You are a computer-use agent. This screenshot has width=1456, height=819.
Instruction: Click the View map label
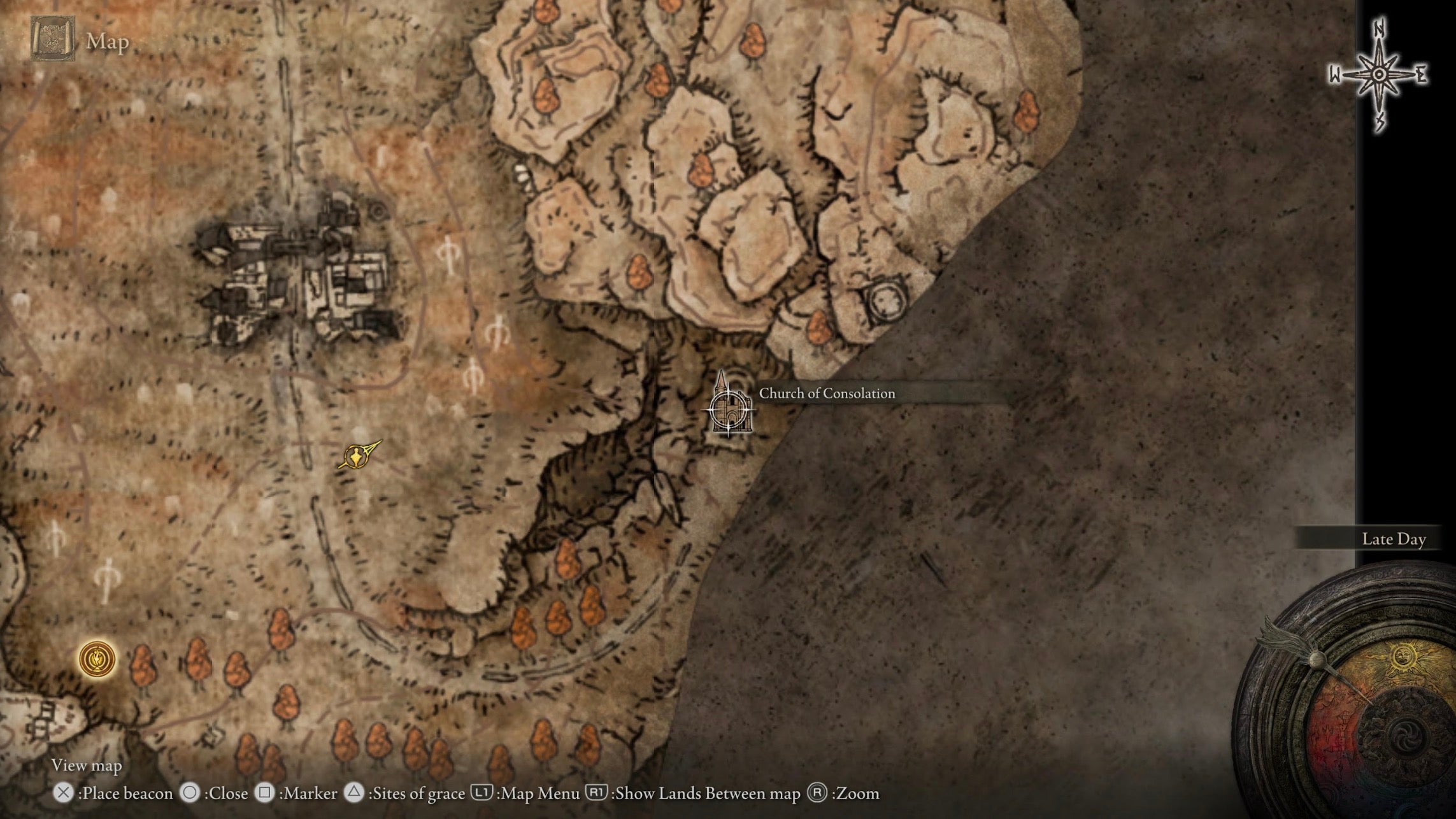point(88,766)
